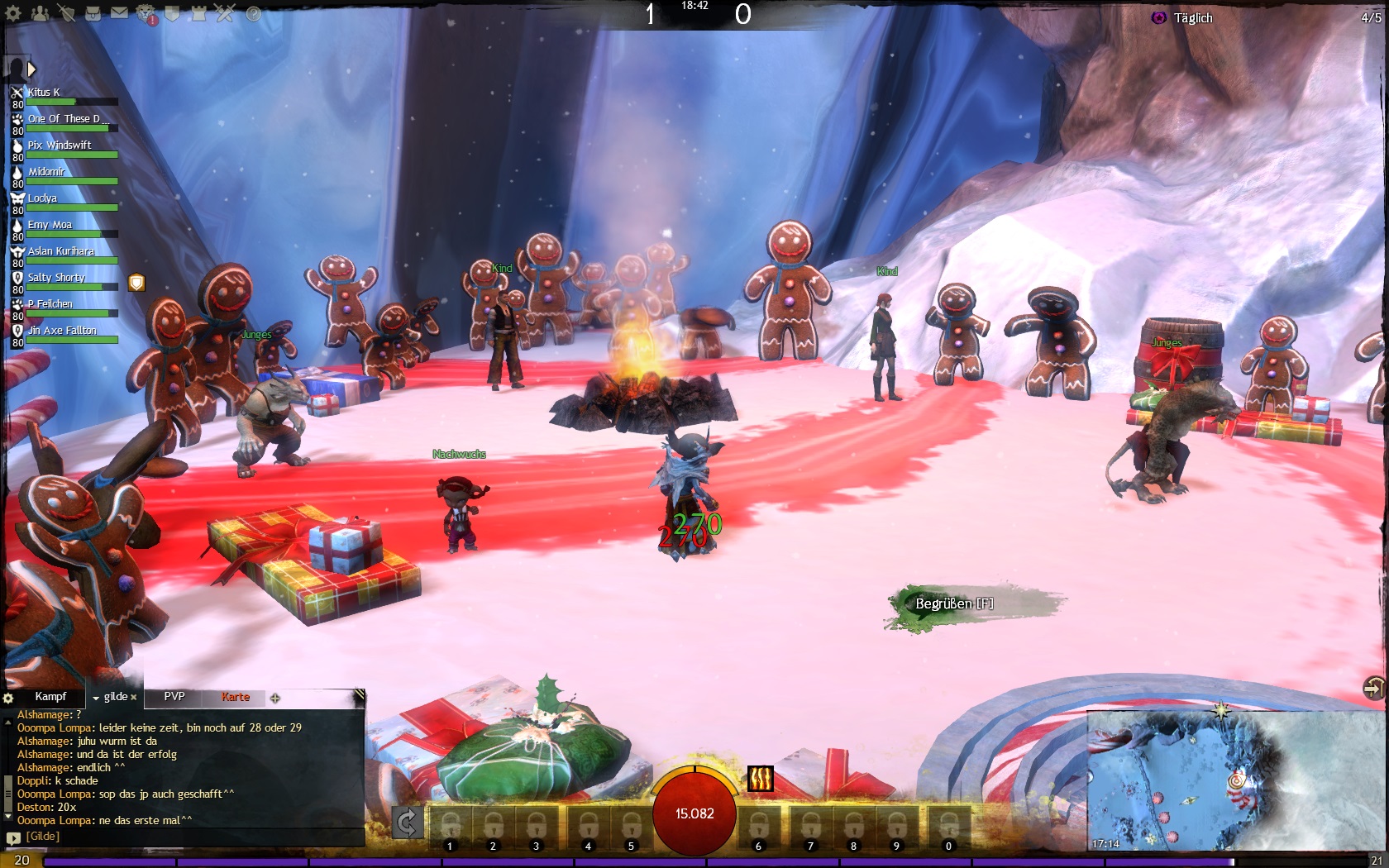Select party member Salty Shorty

click(56, 278)
